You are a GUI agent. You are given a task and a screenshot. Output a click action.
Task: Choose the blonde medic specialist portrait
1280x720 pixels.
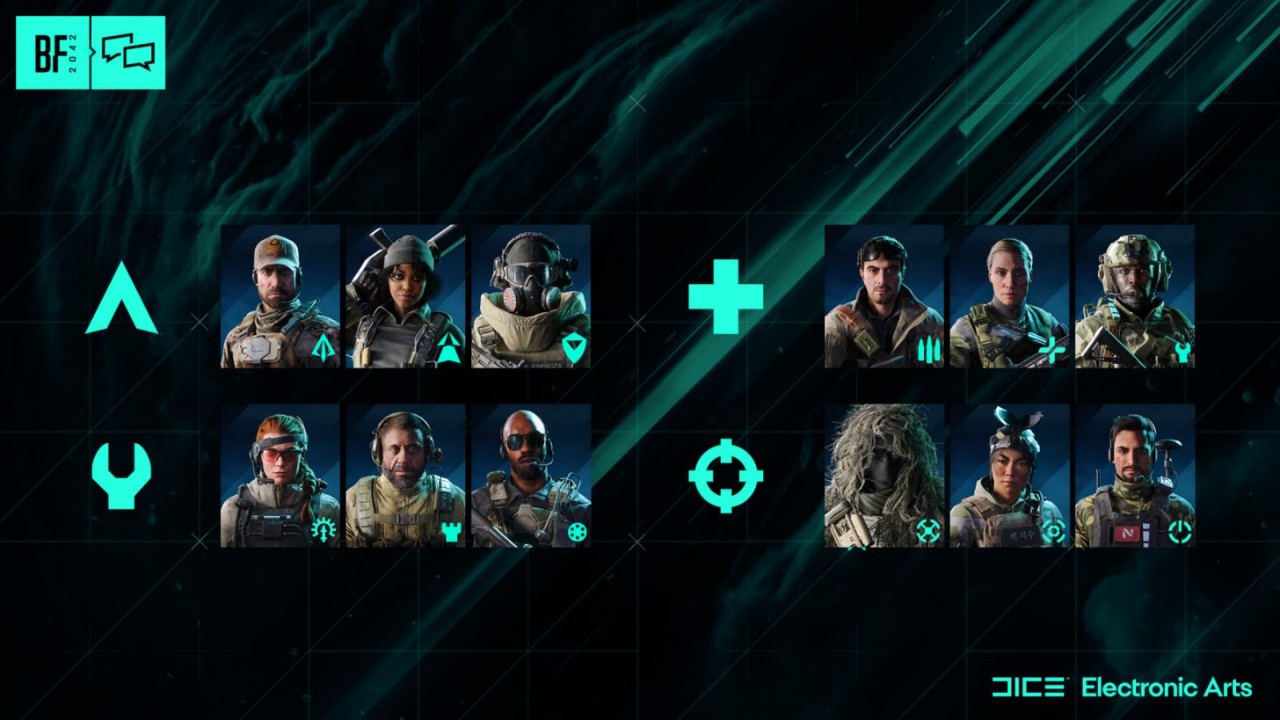tap(1009, 296)
